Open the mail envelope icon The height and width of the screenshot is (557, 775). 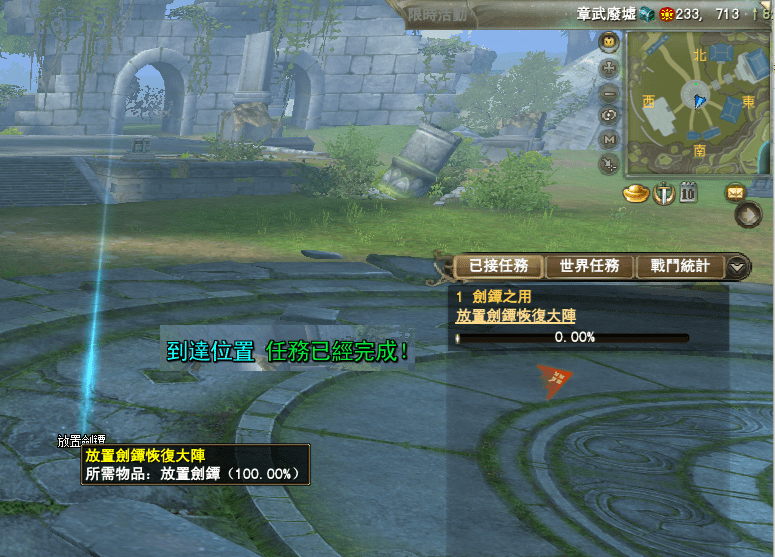point(736,193)
